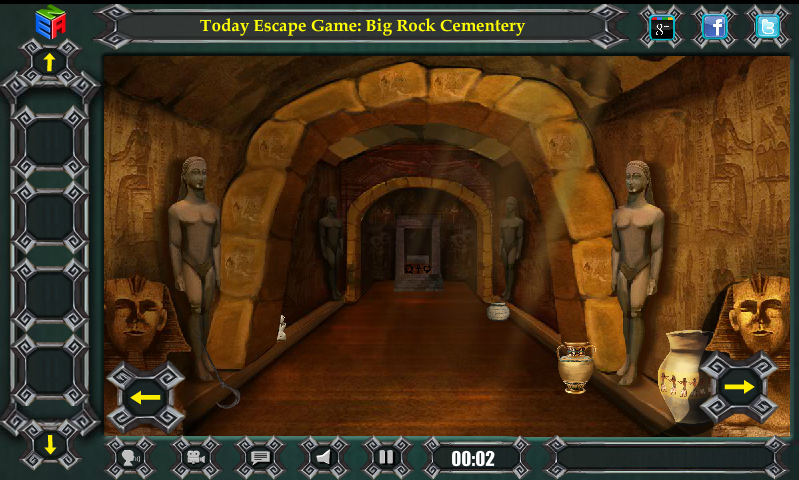Open the video camera walkthrough button
The image size is (799, 480).
196,458
